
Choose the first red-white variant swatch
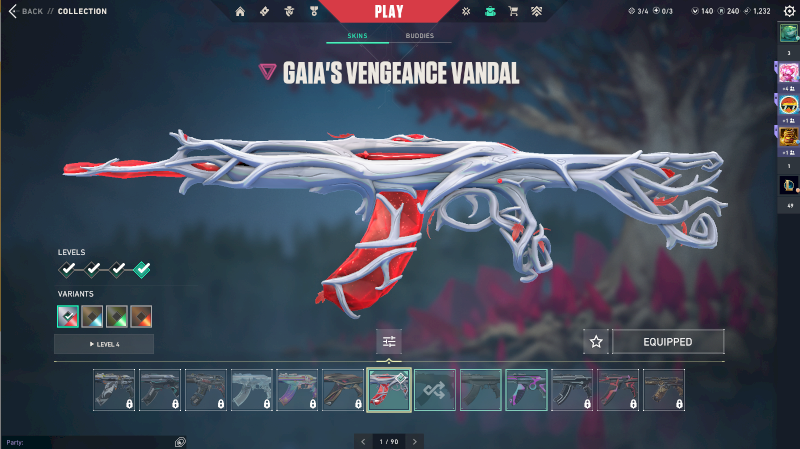click(x=69, y=317)
